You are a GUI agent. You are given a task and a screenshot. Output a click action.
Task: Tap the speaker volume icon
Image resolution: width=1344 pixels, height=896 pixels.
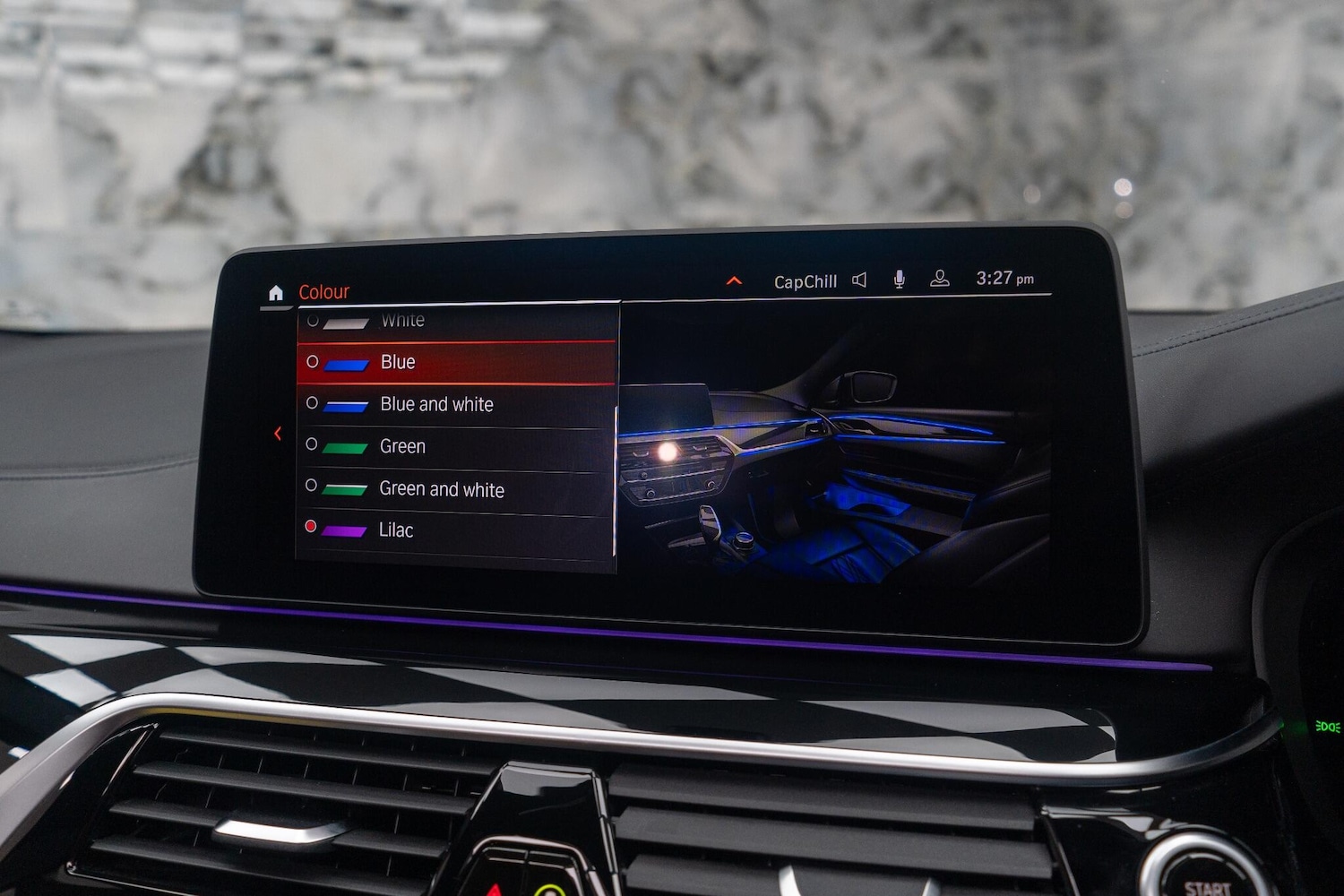pyautogui.click(x=859, y=280)
